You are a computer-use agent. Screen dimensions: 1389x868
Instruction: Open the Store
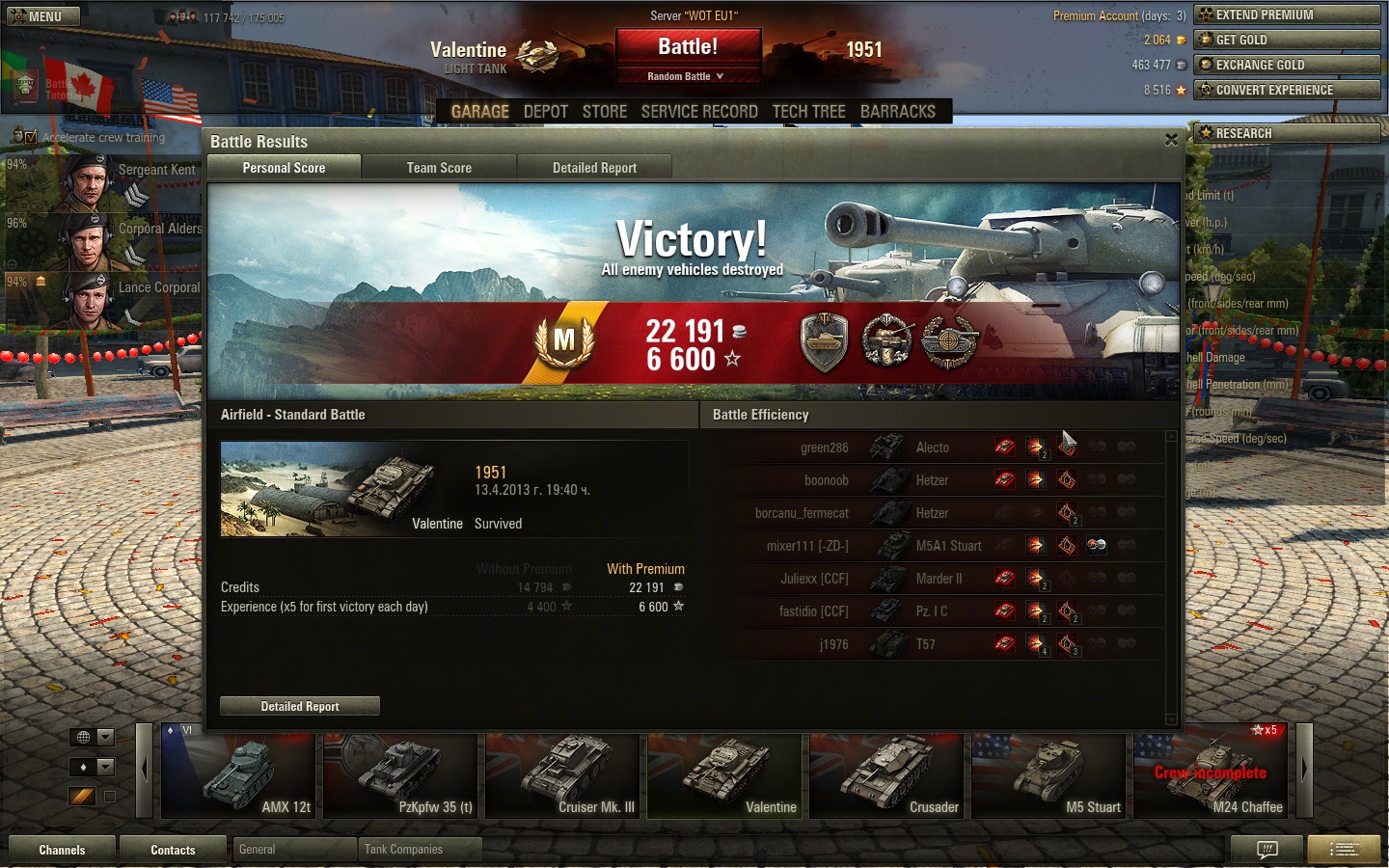605,112
